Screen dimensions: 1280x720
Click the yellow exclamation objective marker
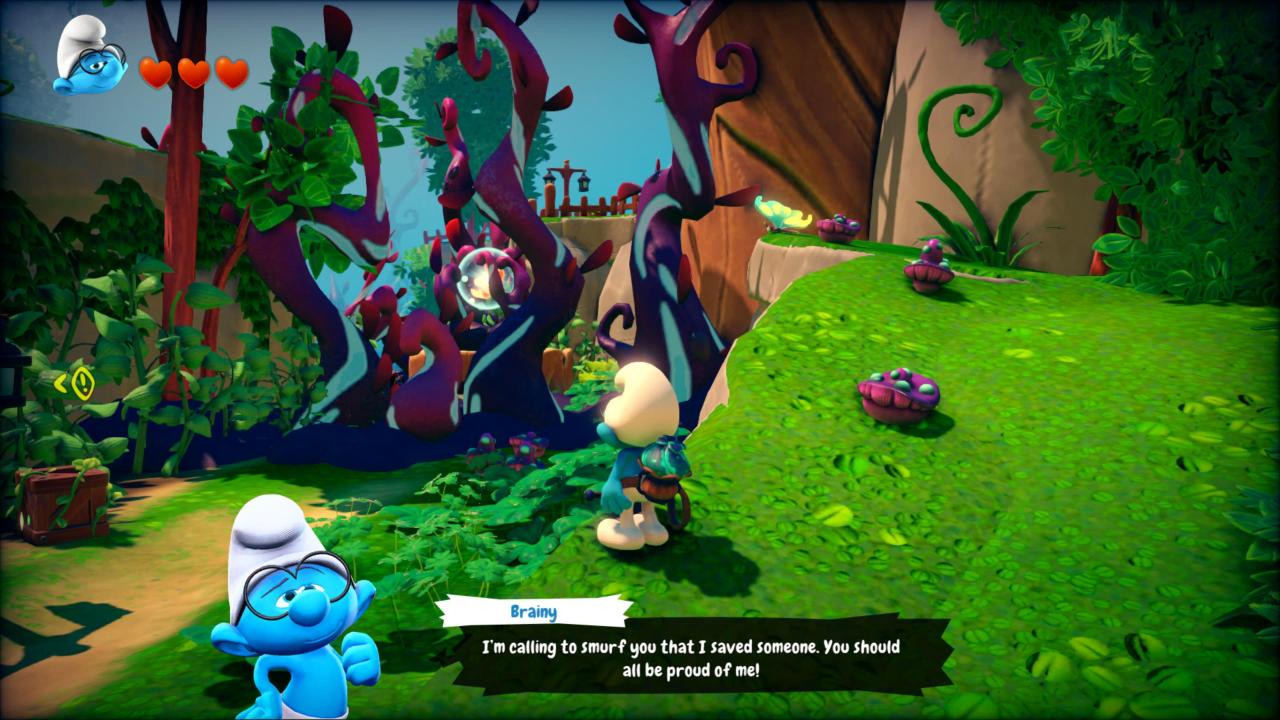(83, 382)
